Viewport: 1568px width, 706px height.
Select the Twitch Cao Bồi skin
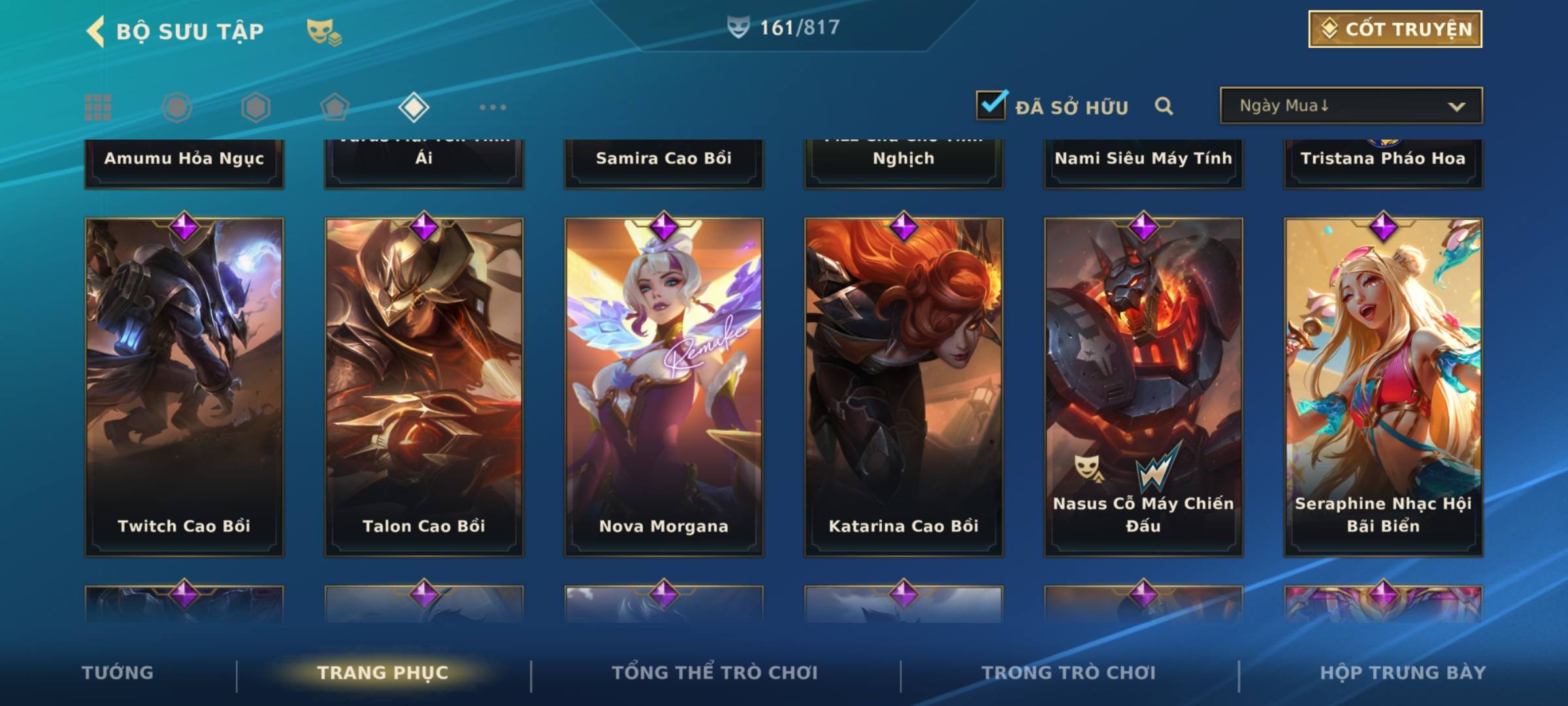click(x=184, y=387)
